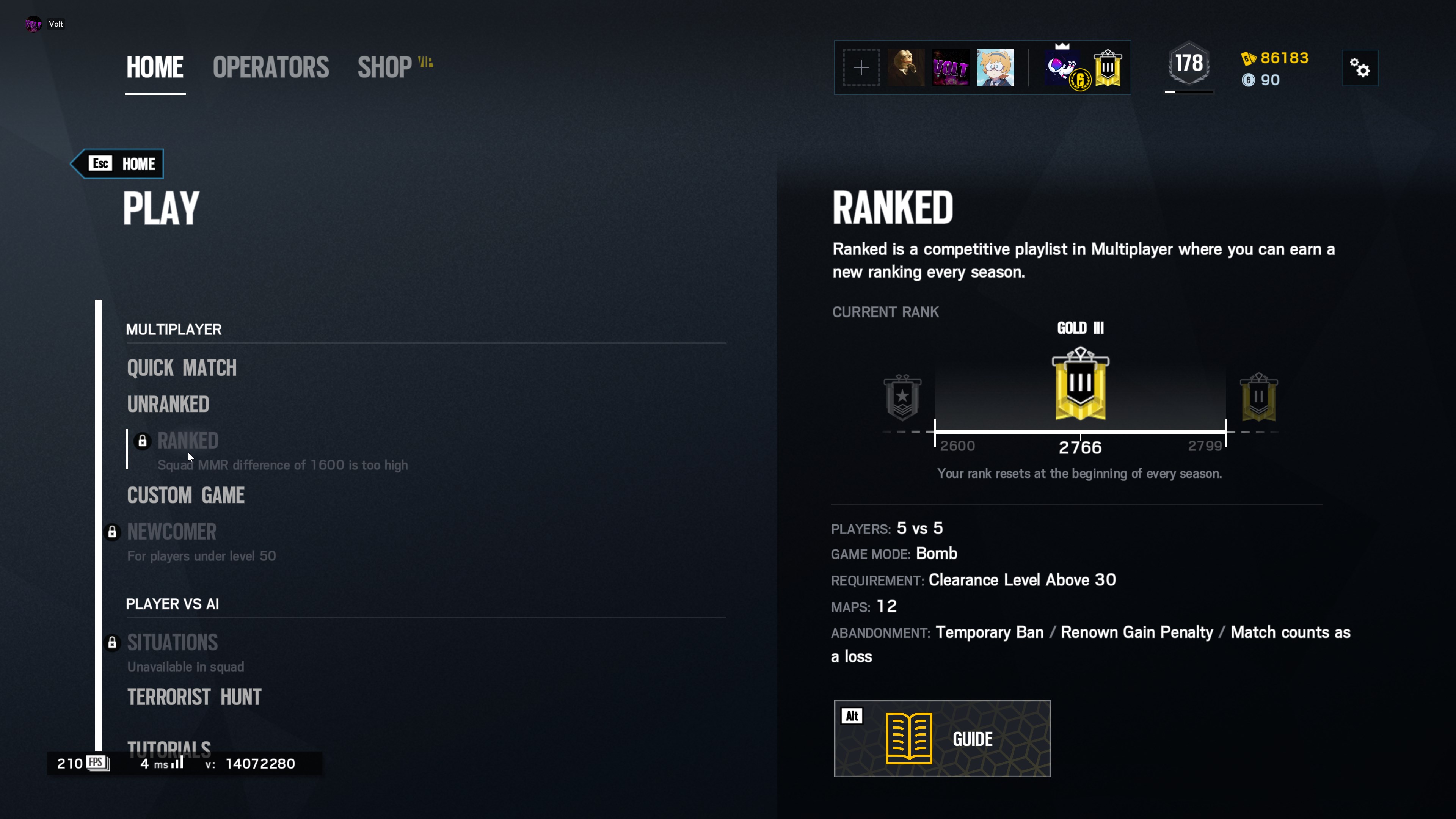Screen dimensions: 1456x819
Task: Open Custom Game
Action: pos(185,495)
